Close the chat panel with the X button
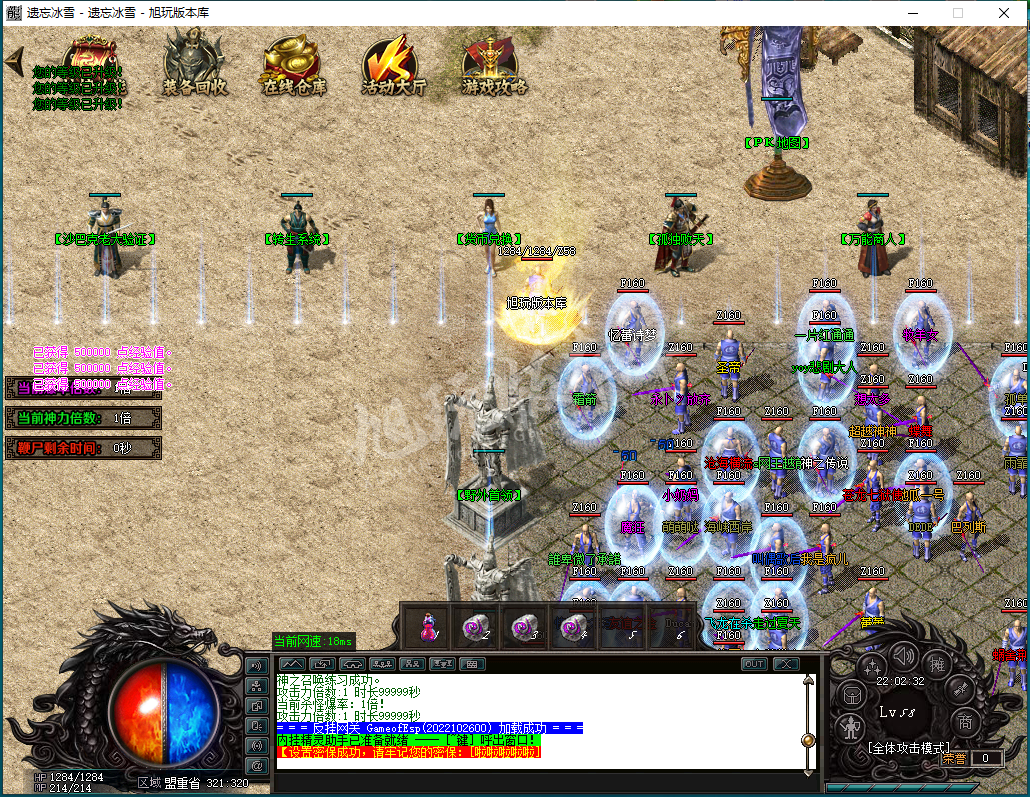Viewport: 1030px width, 797px height. click(786, 664)
